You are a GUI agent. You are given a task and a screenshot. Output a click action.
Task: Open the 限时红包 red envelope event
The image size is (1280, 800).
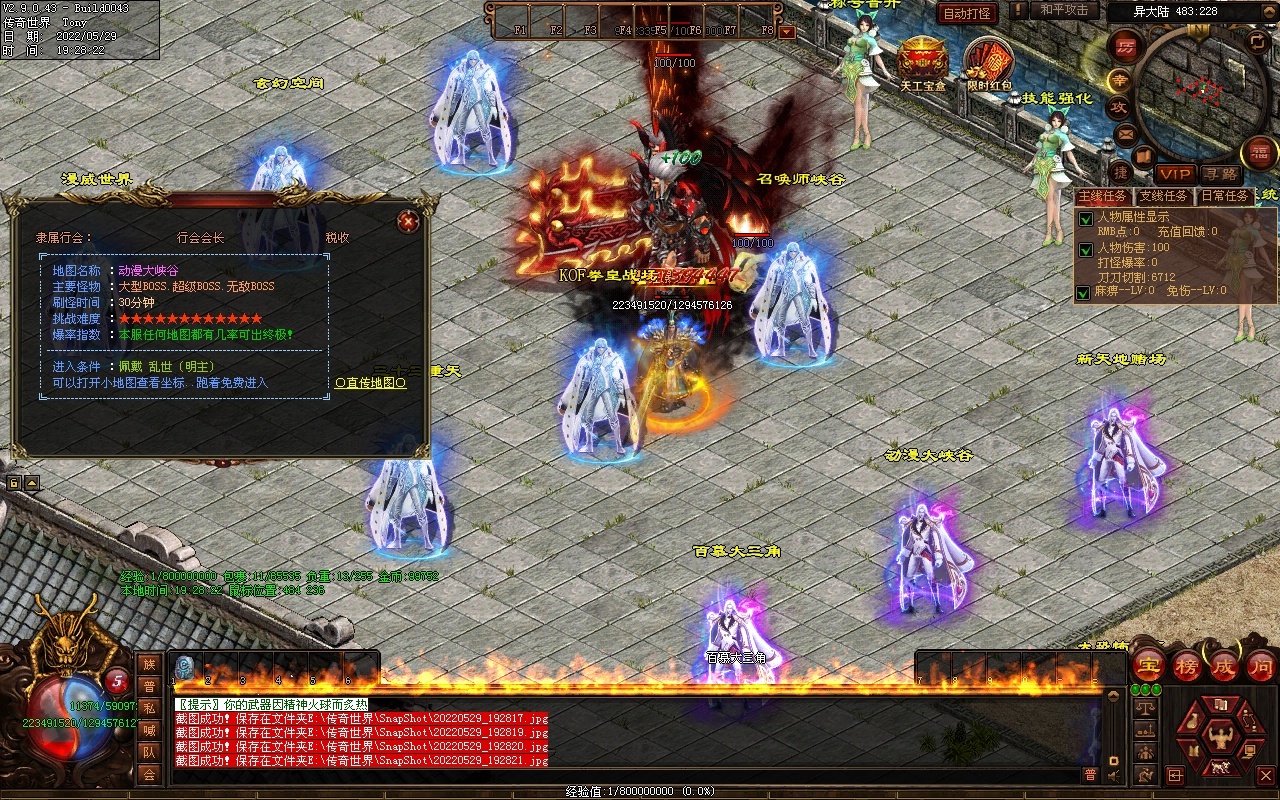click(x=989, y=63)
